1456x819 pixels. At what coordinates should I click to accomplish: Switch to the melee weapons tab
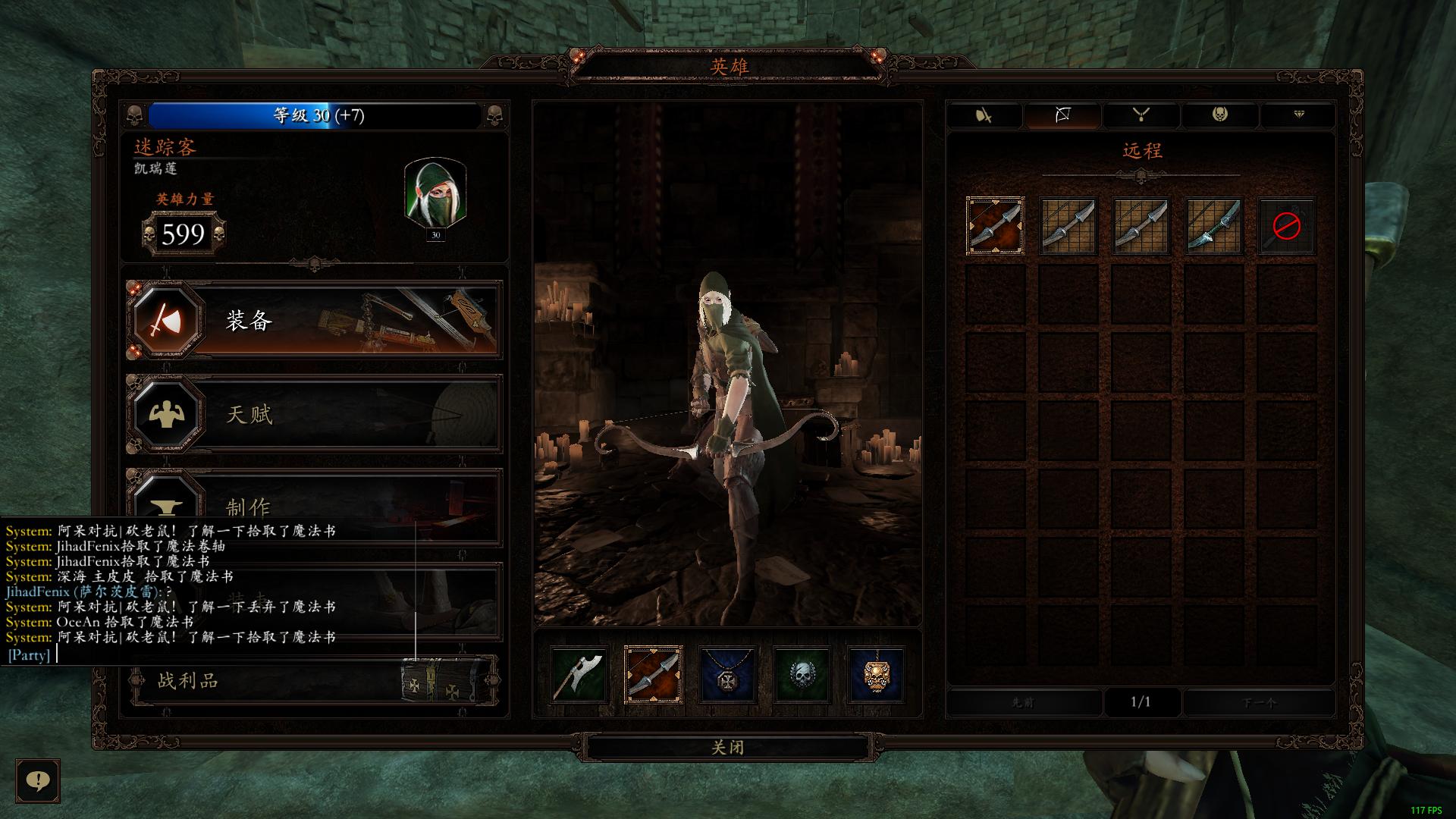pyautogui.click(x=984, y=115)
